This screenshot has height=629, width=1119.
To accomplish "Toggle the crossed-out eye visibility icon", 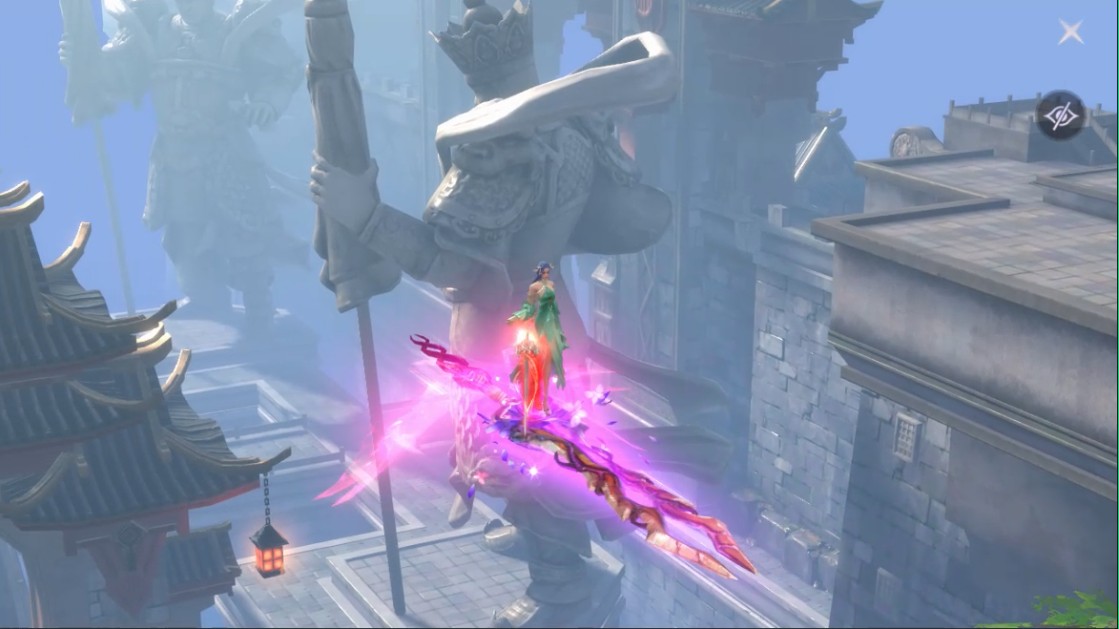I will [x=1060, y=116].
